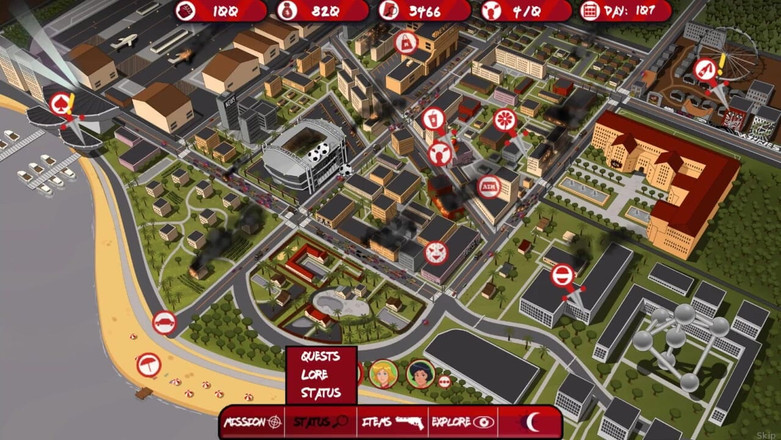Select the dark-haired character portrait
This screenshot has width=781, height=440.
(x=420, y=374)
